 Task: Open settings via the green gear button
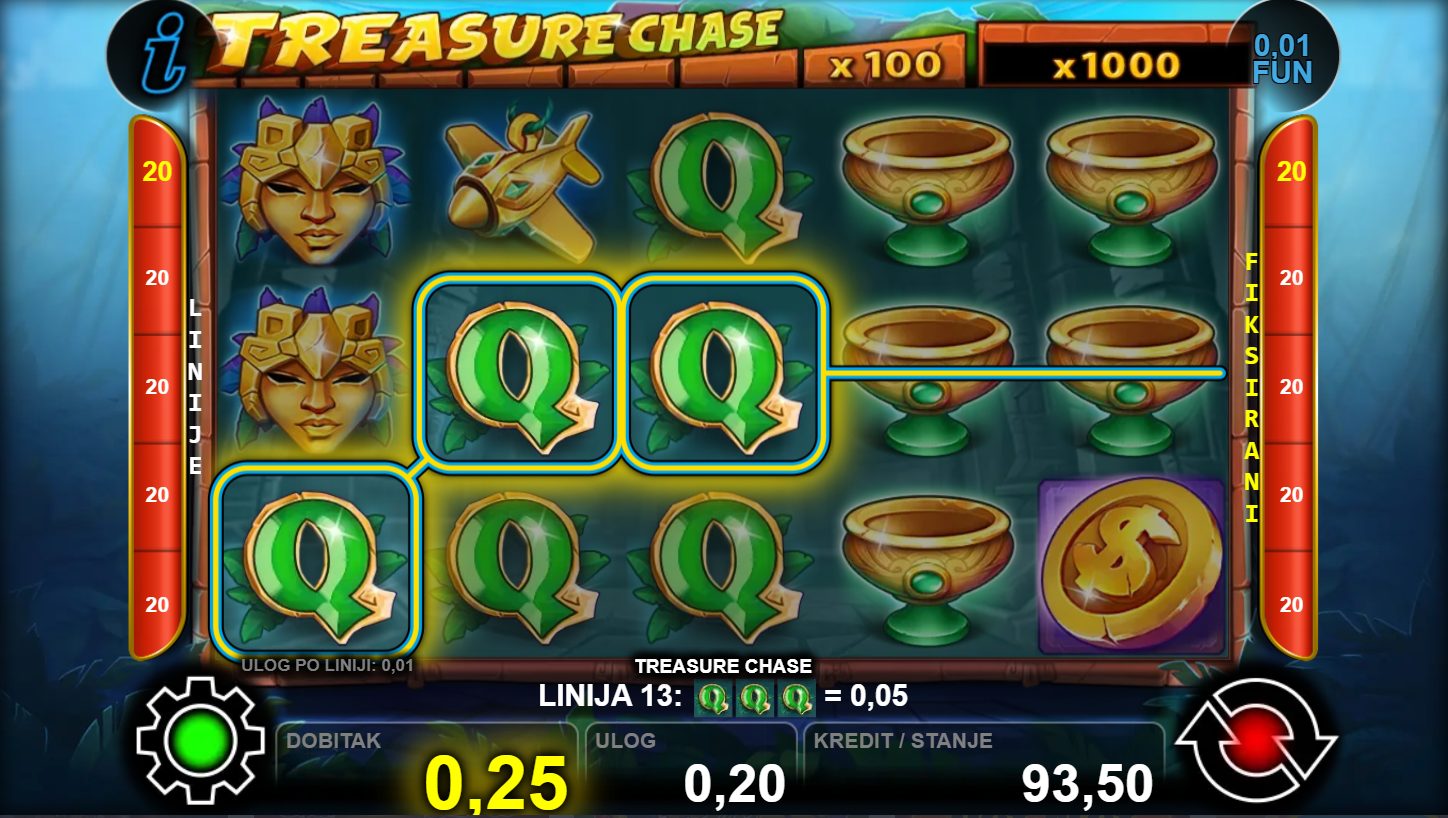click(x=200, y=741)
